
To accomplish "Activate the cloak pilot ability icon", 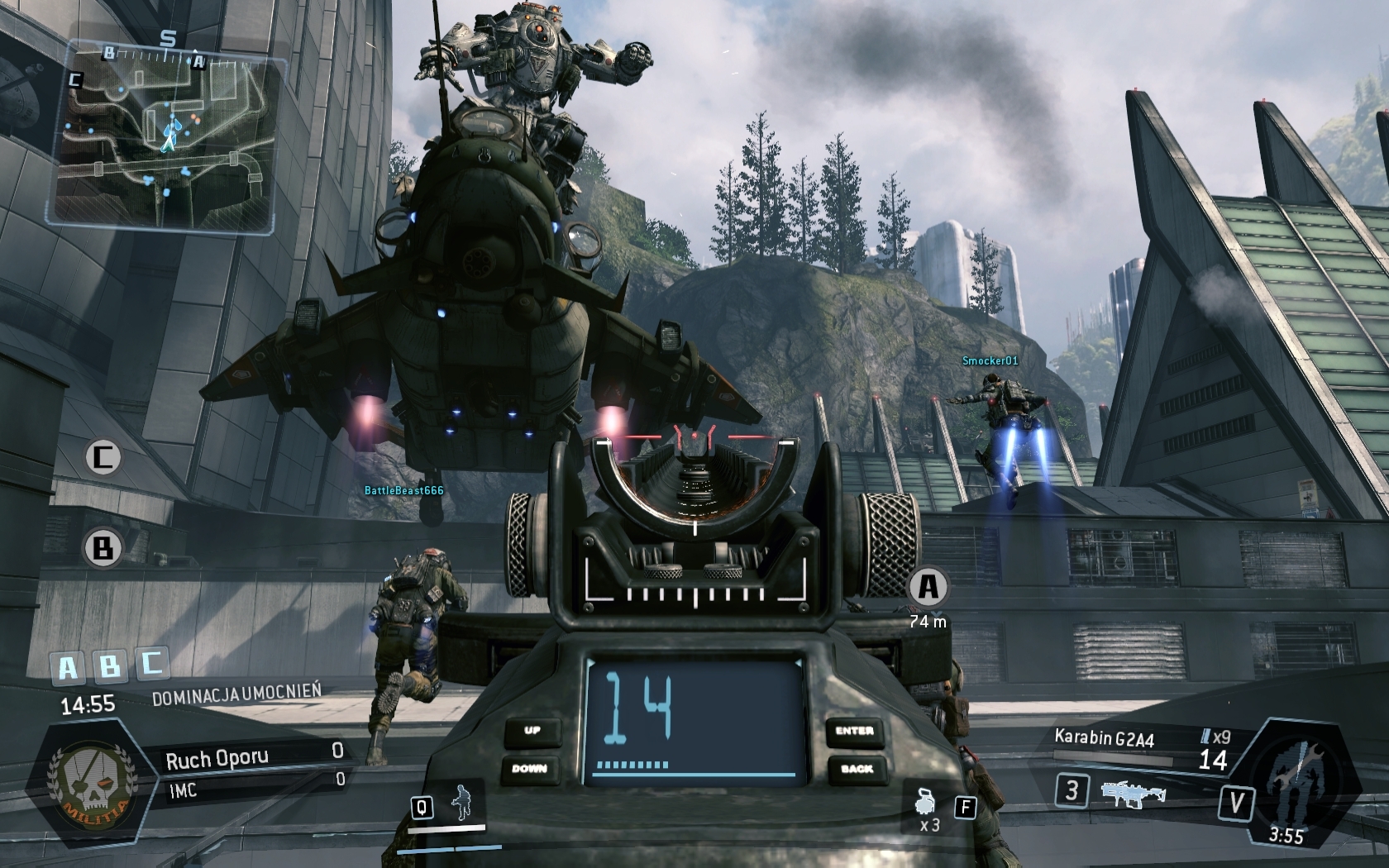I will 463,804.
